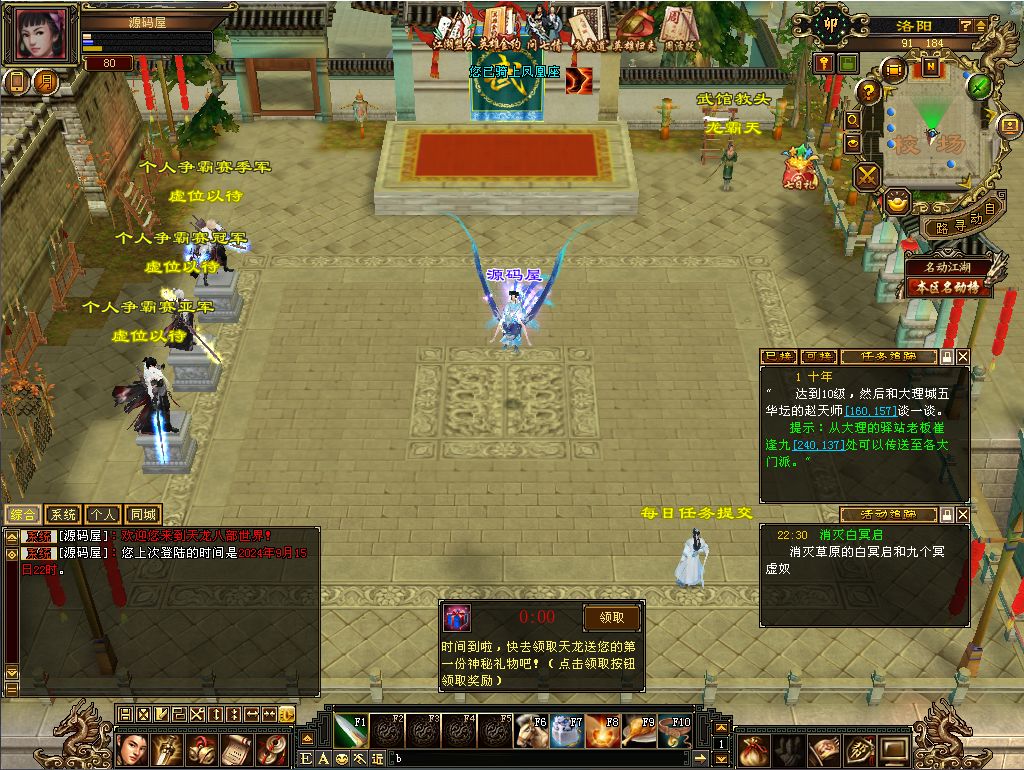
Task: Select the 同城 chat tab
Action: click(x=142, y=515)
